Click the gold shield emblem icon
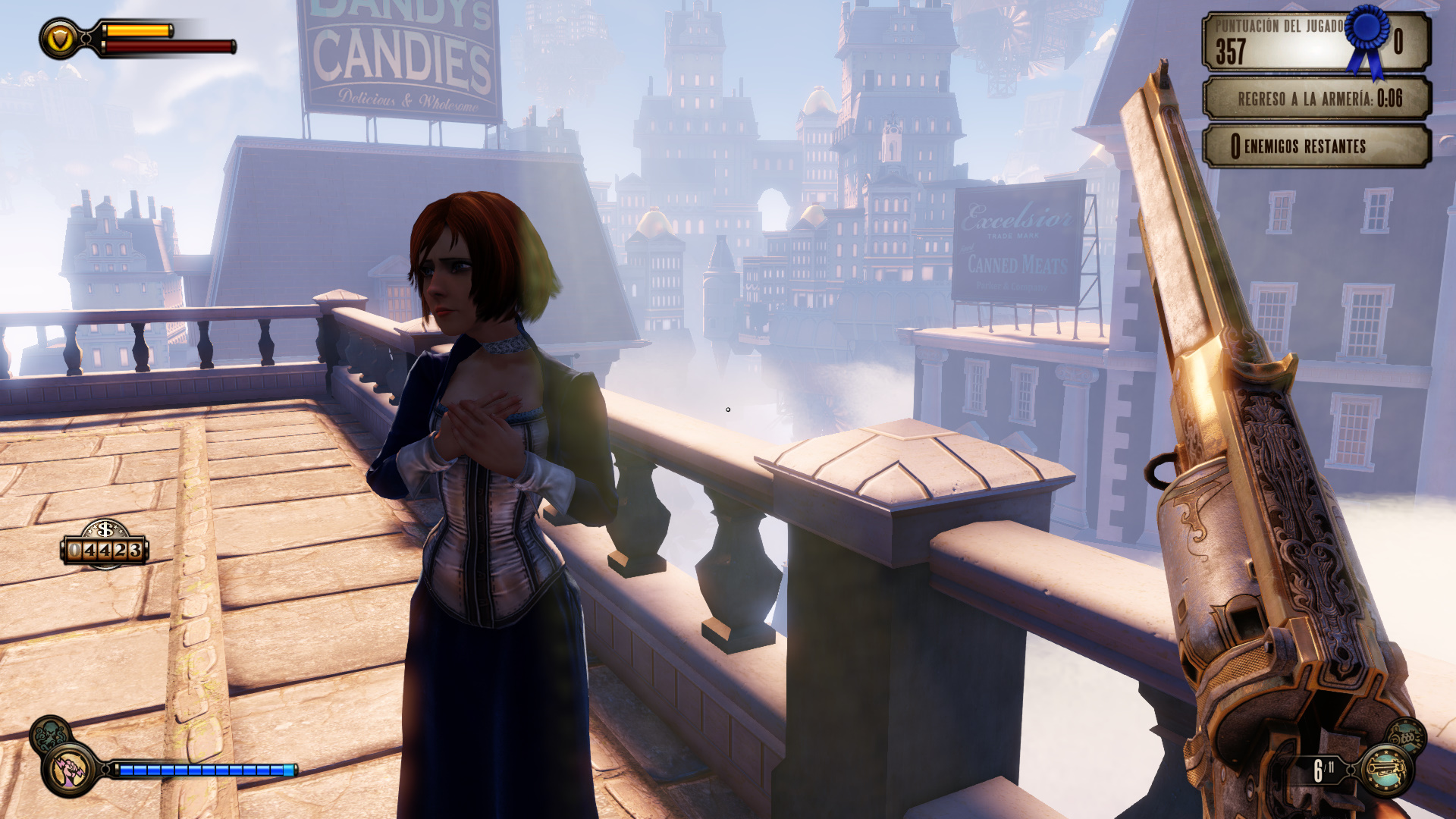The height and width of the screenshot is (819, 1456). 59,39
